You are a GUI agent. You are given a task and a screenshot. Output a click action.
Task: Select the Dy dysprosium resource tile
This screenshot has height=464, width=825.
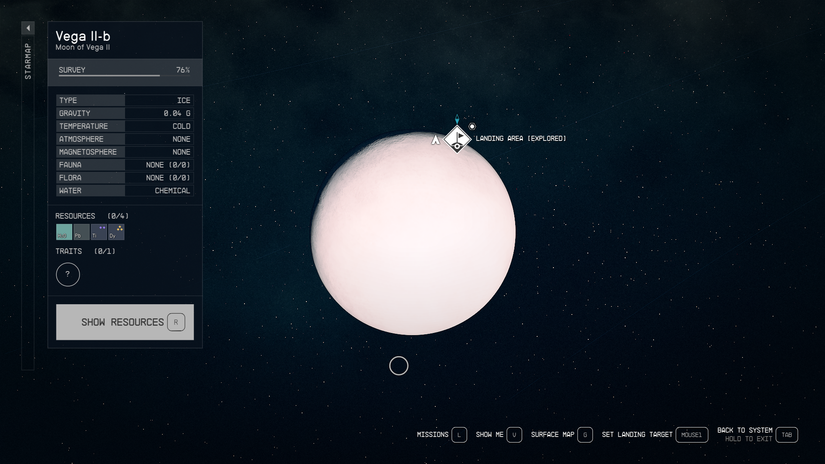coord(116,232)
